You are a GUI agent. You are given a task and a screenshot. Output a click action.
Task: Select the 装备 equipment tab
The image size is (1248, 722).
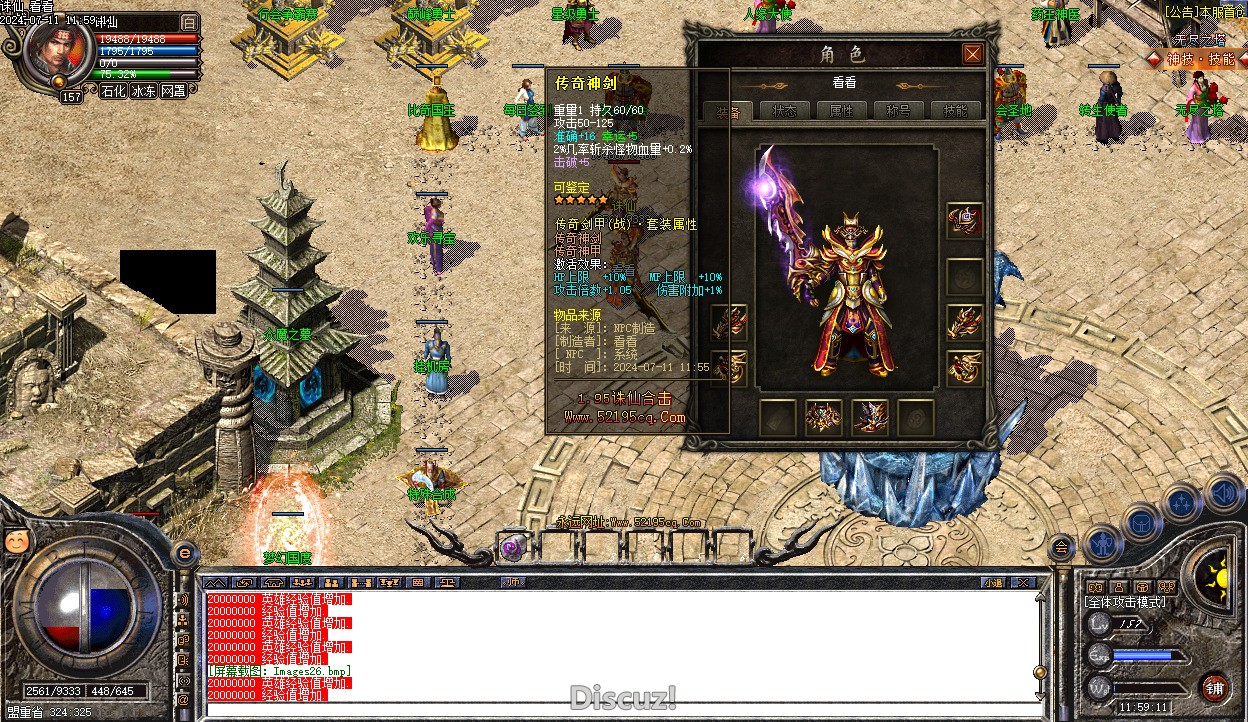pos(728,111)
